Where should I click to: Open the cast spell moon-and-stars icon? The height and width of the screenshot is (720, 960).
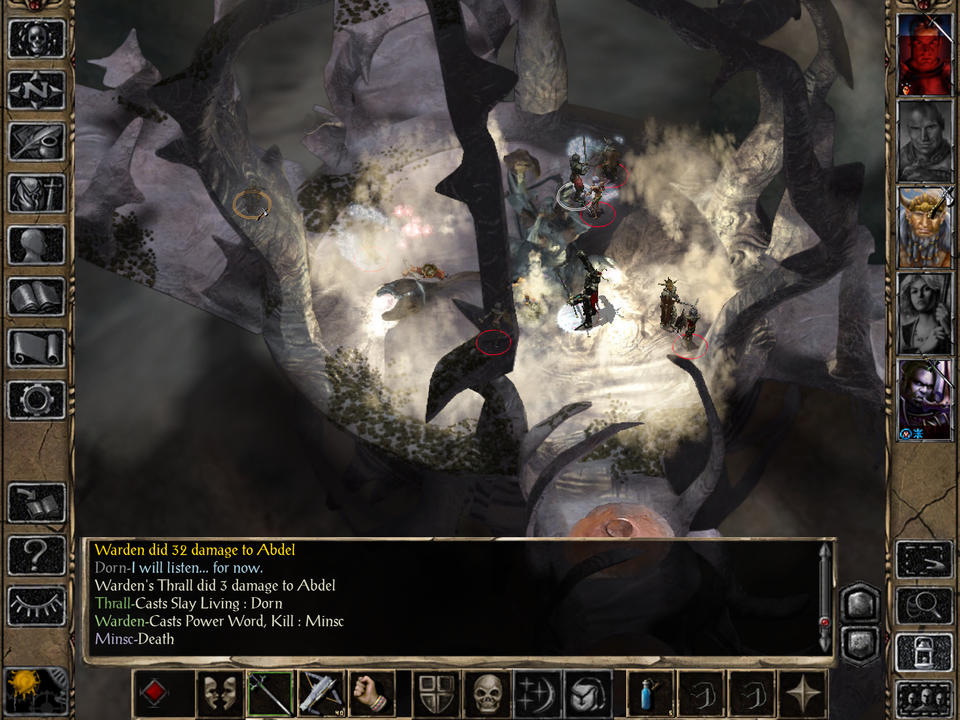coord(536,694)
